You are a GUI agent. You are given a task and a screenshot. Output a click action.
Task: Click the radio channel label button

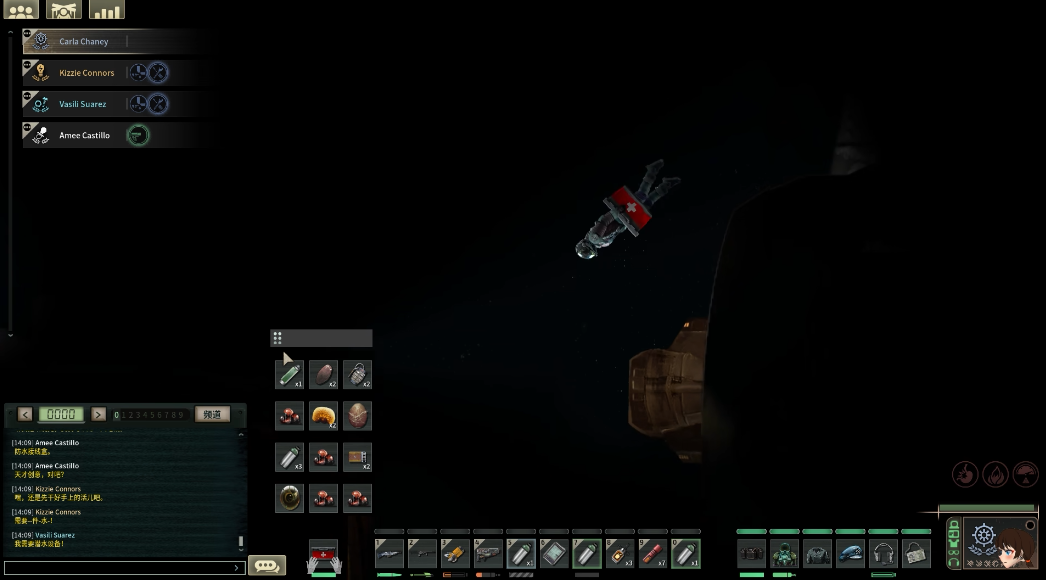[211, 414]
